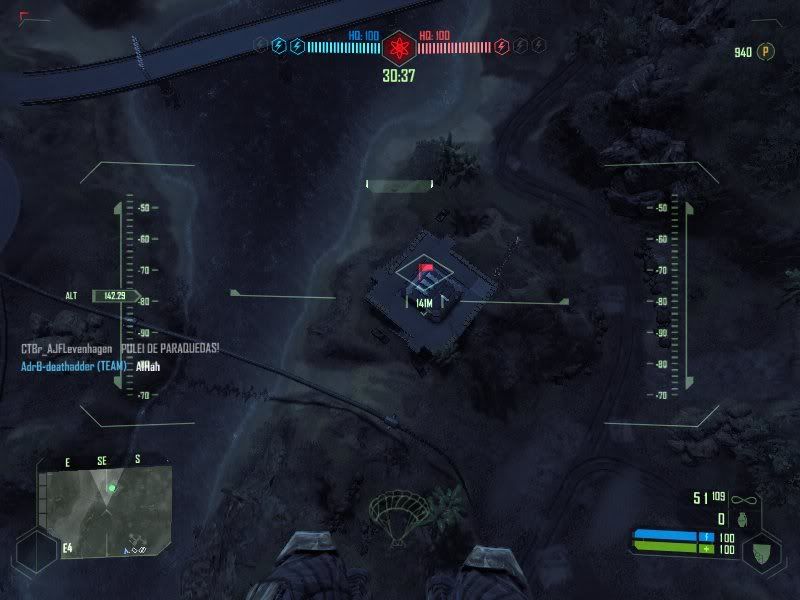Select the grenade icon
The height and width of the screenshot is (600, 800).
tap(743, 519)
